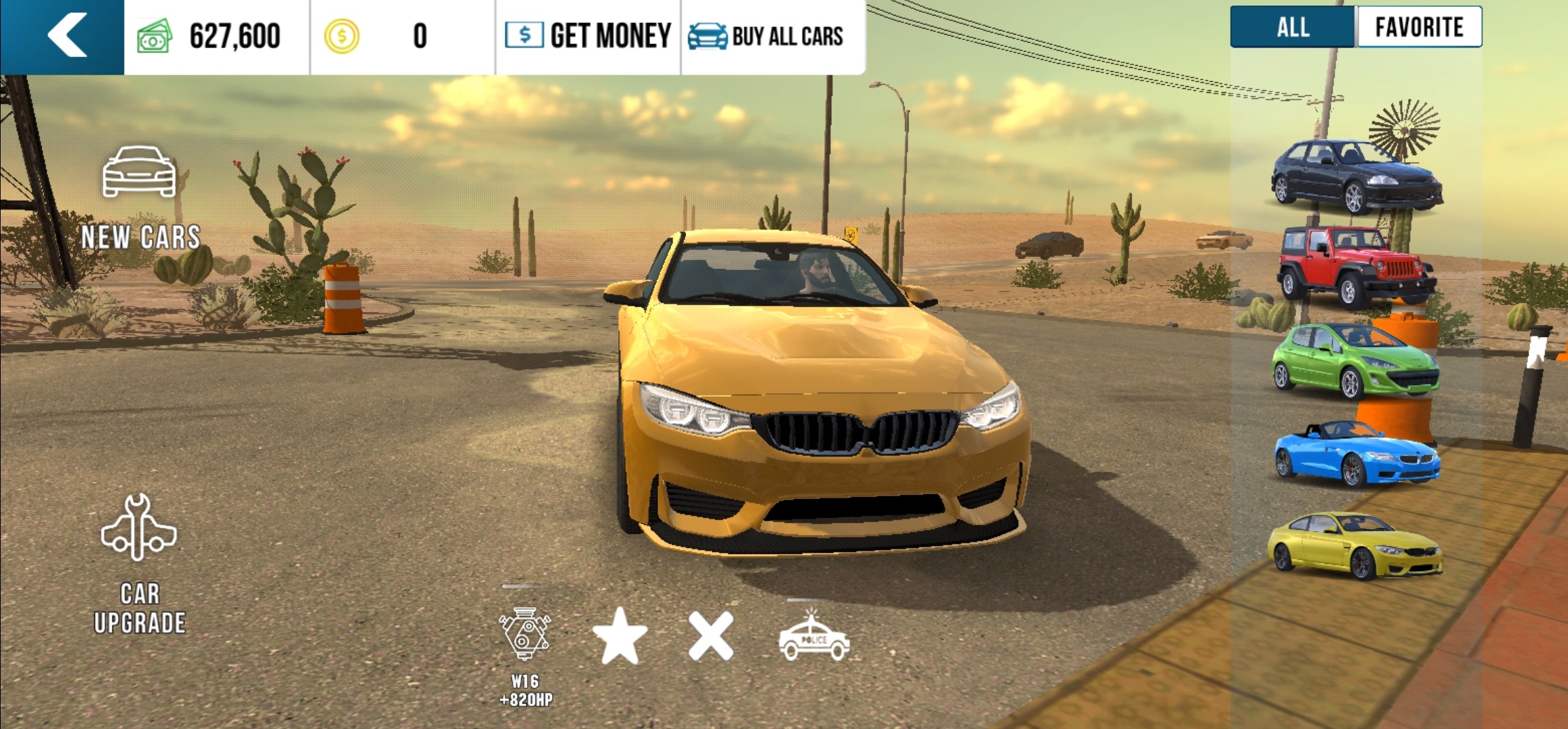Choose the yellow coupe thumbnail

coord(1356,545)
